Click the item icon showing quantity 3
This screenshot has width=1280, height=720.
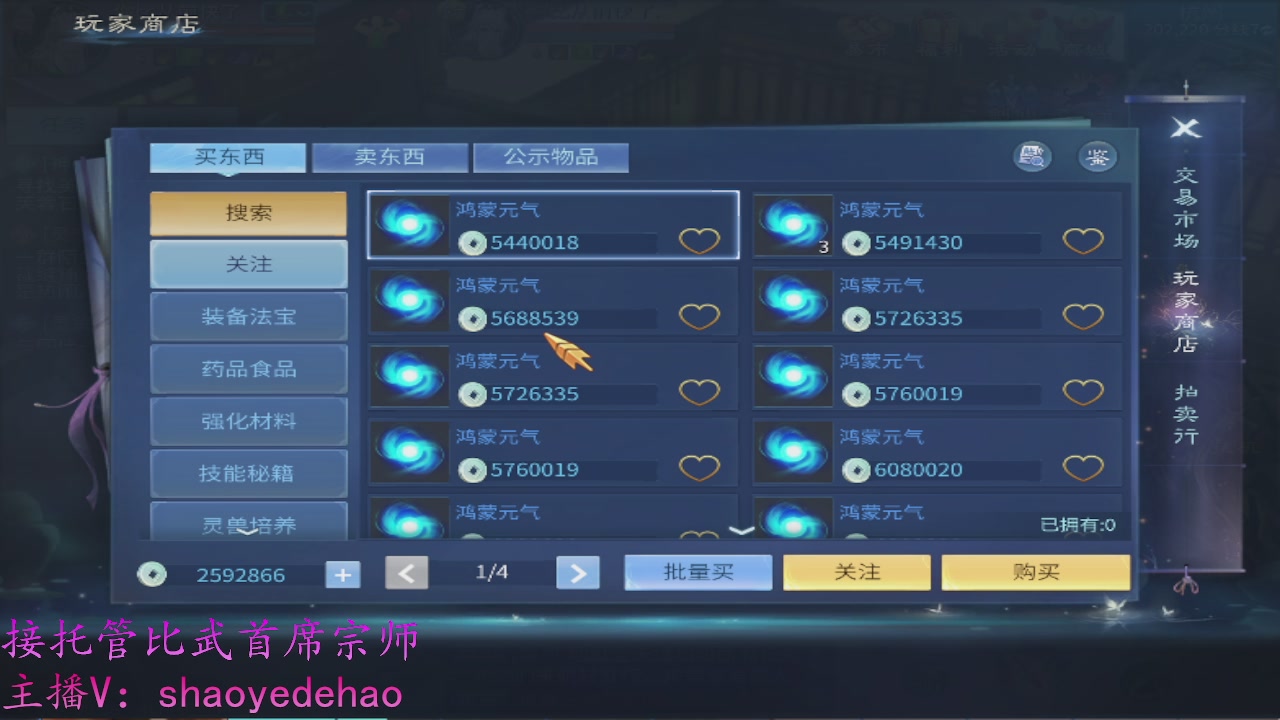(x=793, y=226)
